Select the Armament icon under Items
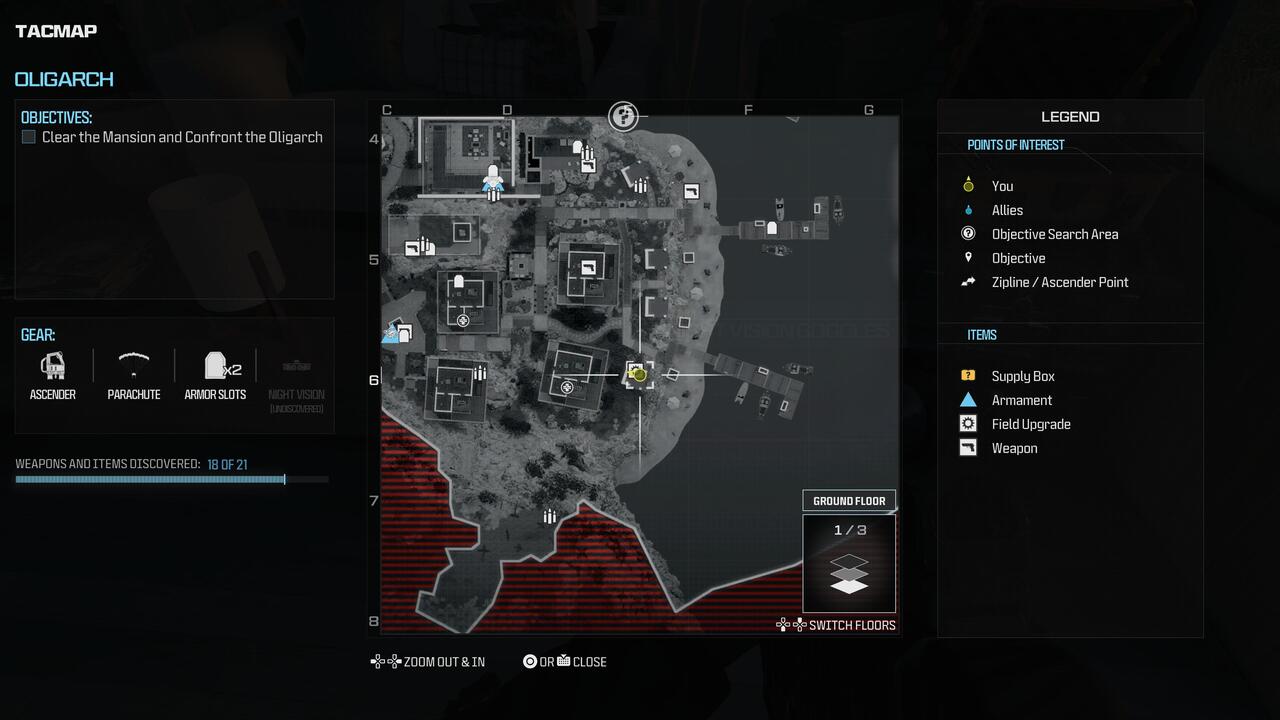Screen dimensions: 1280x720 967,400
